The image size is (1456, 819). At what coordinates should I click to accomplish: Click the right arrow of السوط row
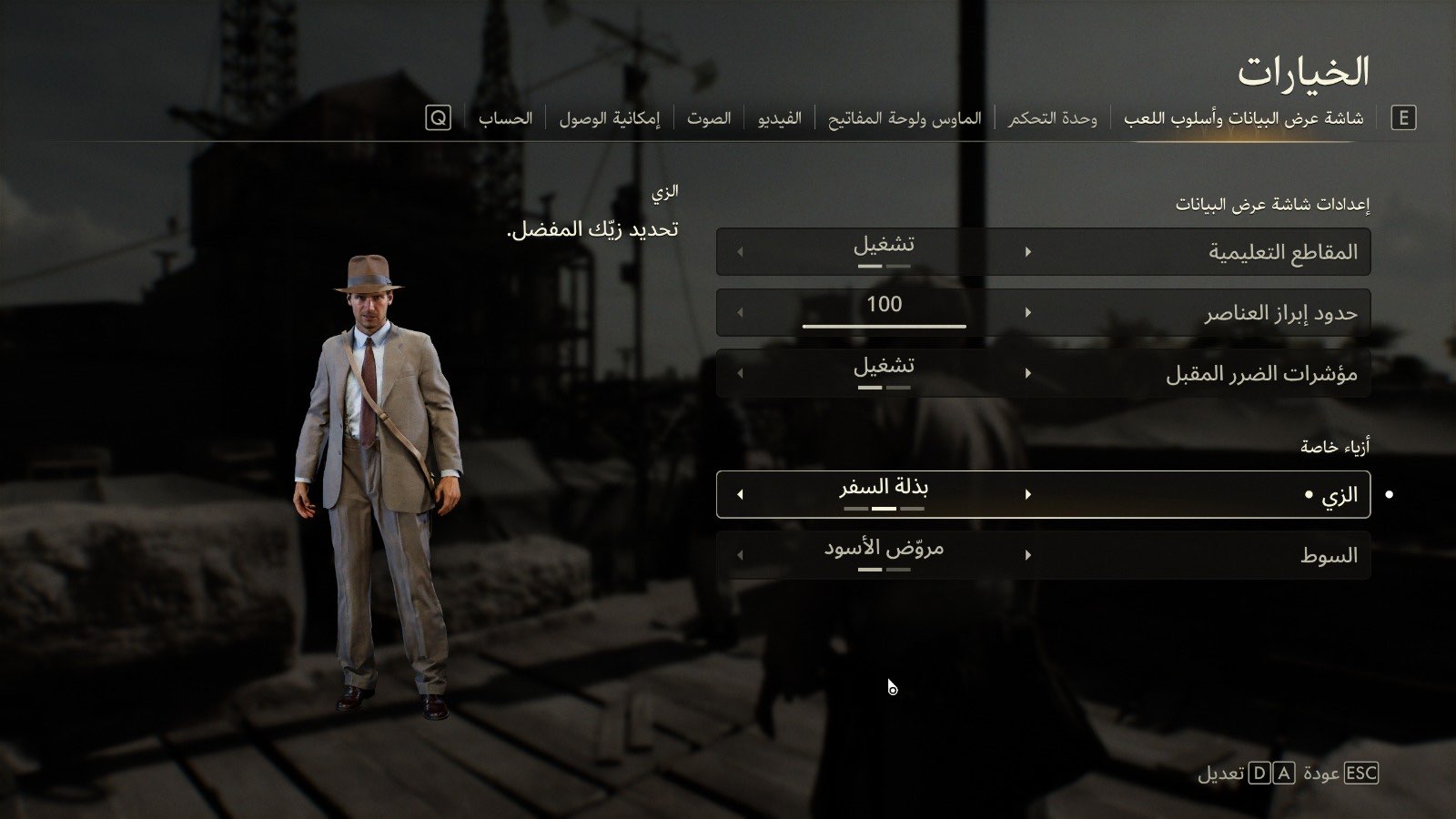[1028, 555]
